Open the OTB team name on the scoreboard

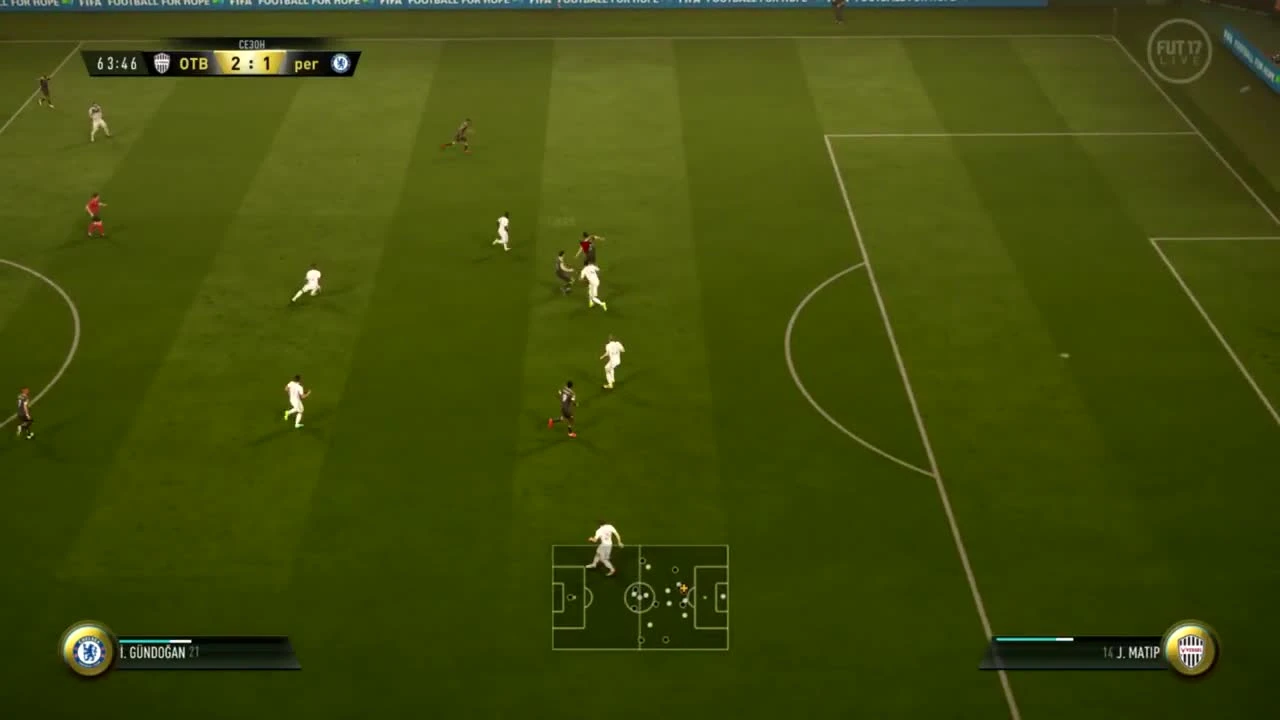pos(193,63)
